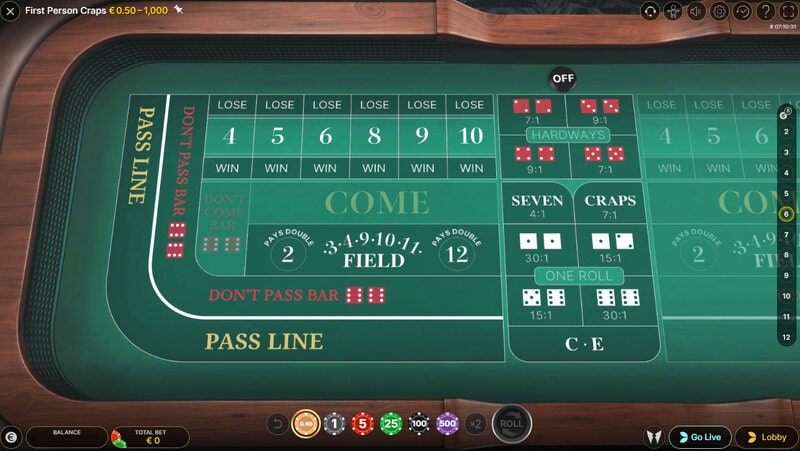The width and height of the screenshot is (800, 451).
Task: Switch to Go Live table
Action: click(x=700, y=437)
